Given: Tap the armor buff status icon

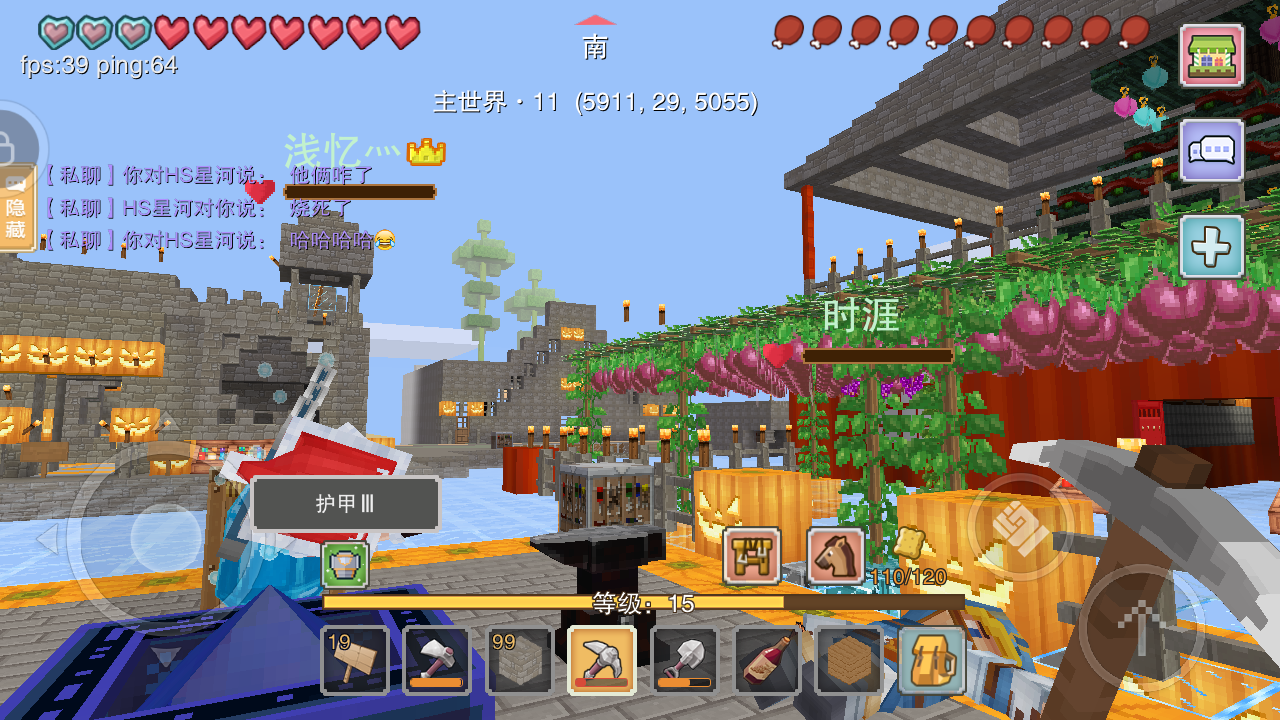Looking at the screenshot, I should (345, 565).
